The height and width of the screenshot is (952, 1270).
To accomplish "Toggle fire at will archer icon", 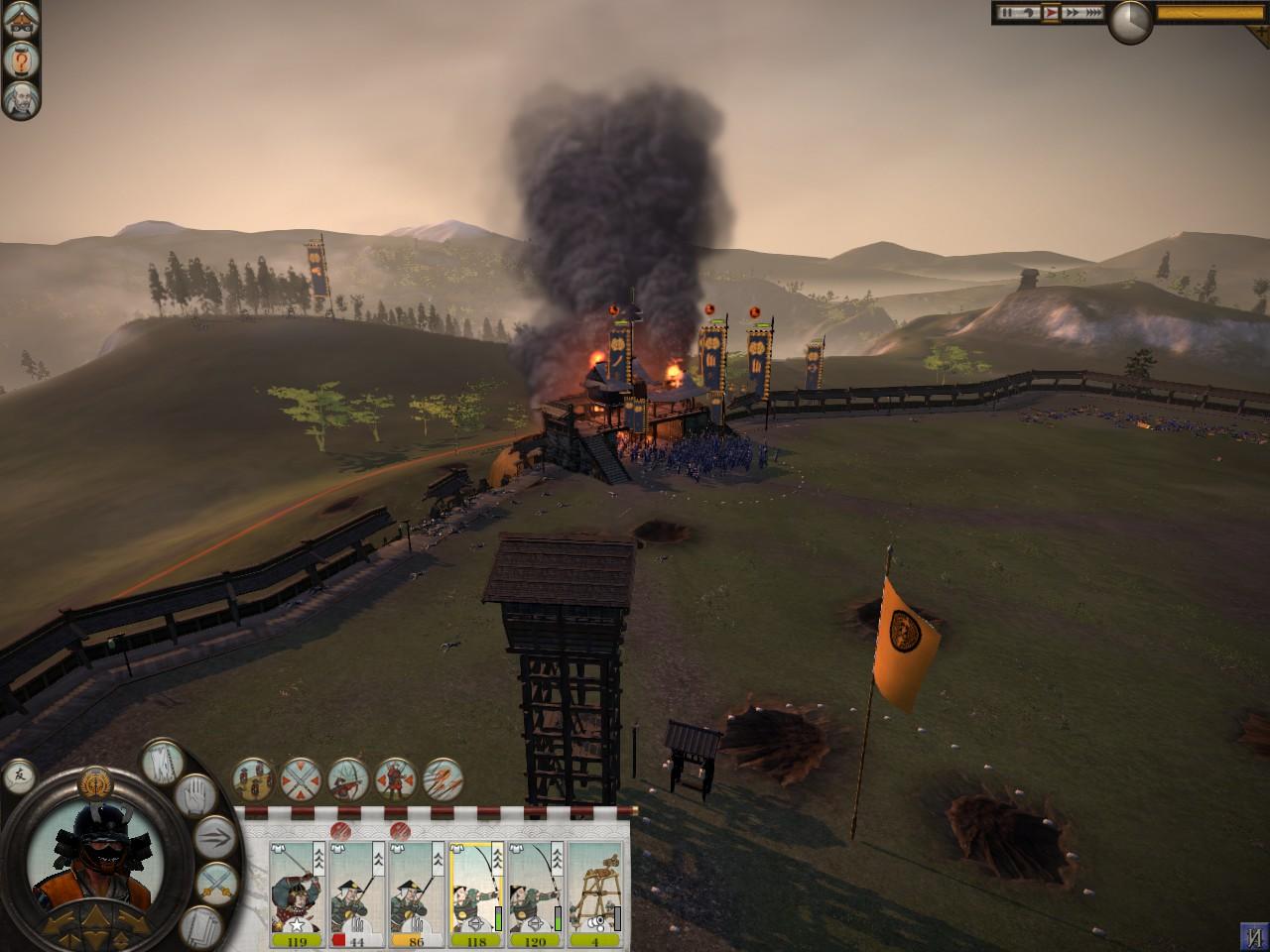I will tap(347, 778).
